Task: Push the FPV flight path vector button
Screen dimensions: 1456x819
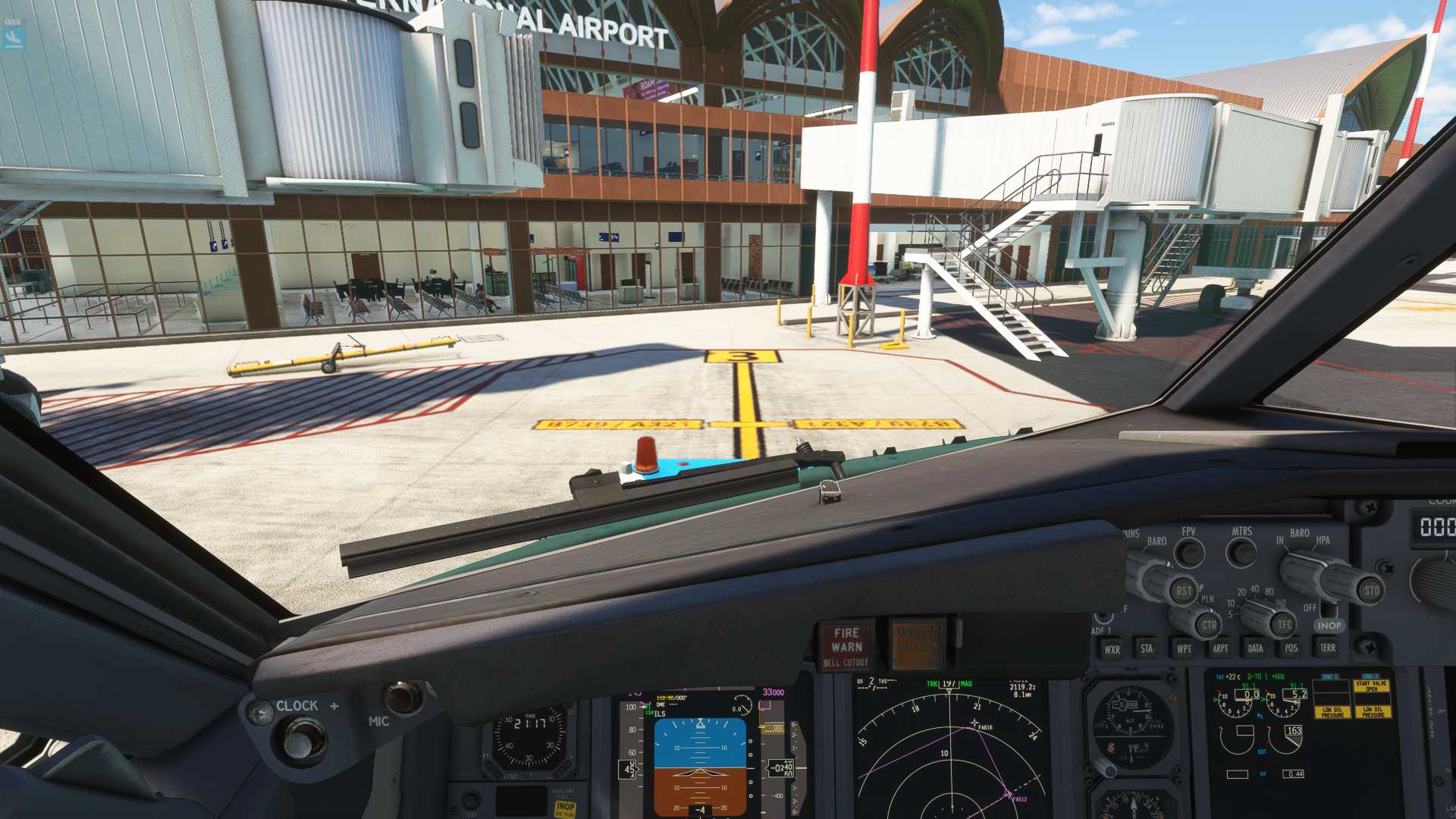Action: 1189,552
